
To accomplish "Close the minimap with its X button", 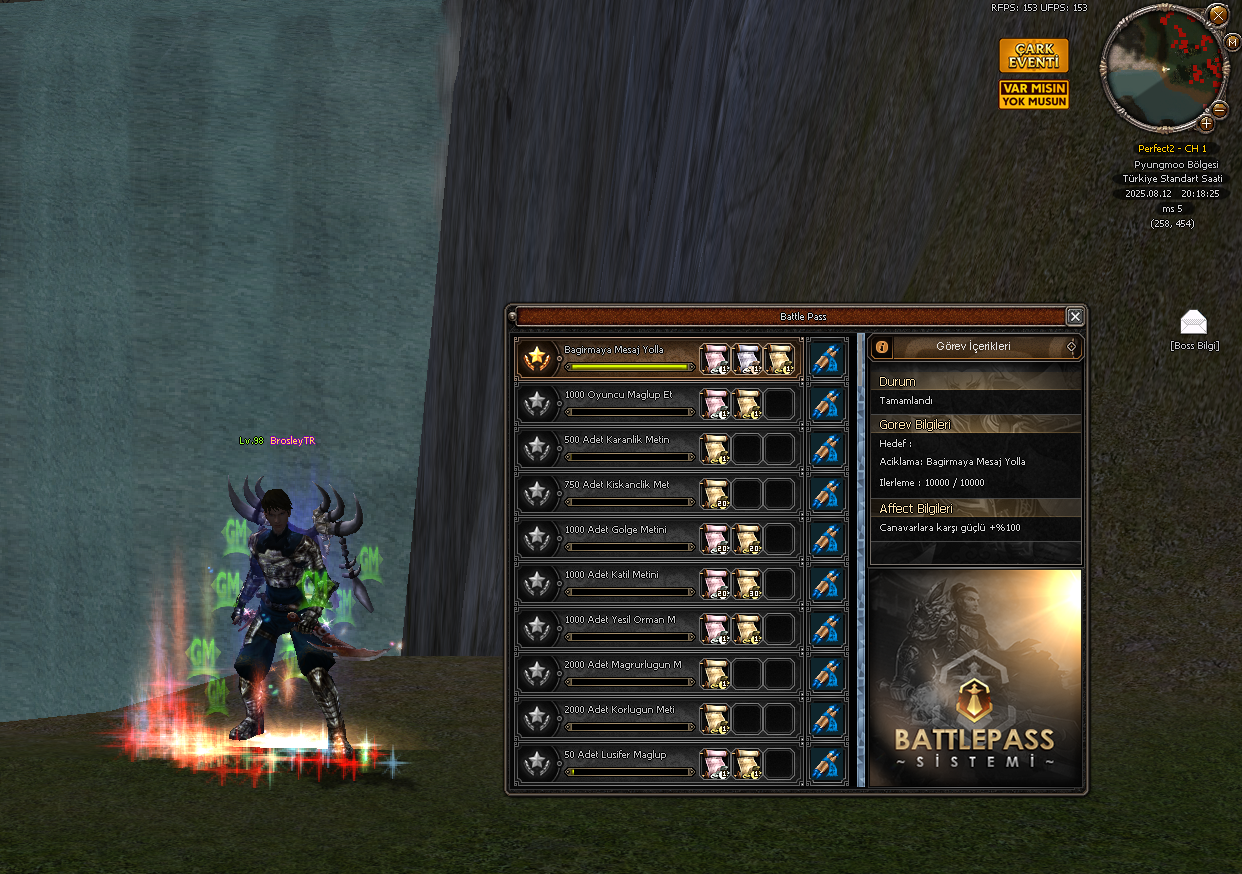I will coord(1218,15).
